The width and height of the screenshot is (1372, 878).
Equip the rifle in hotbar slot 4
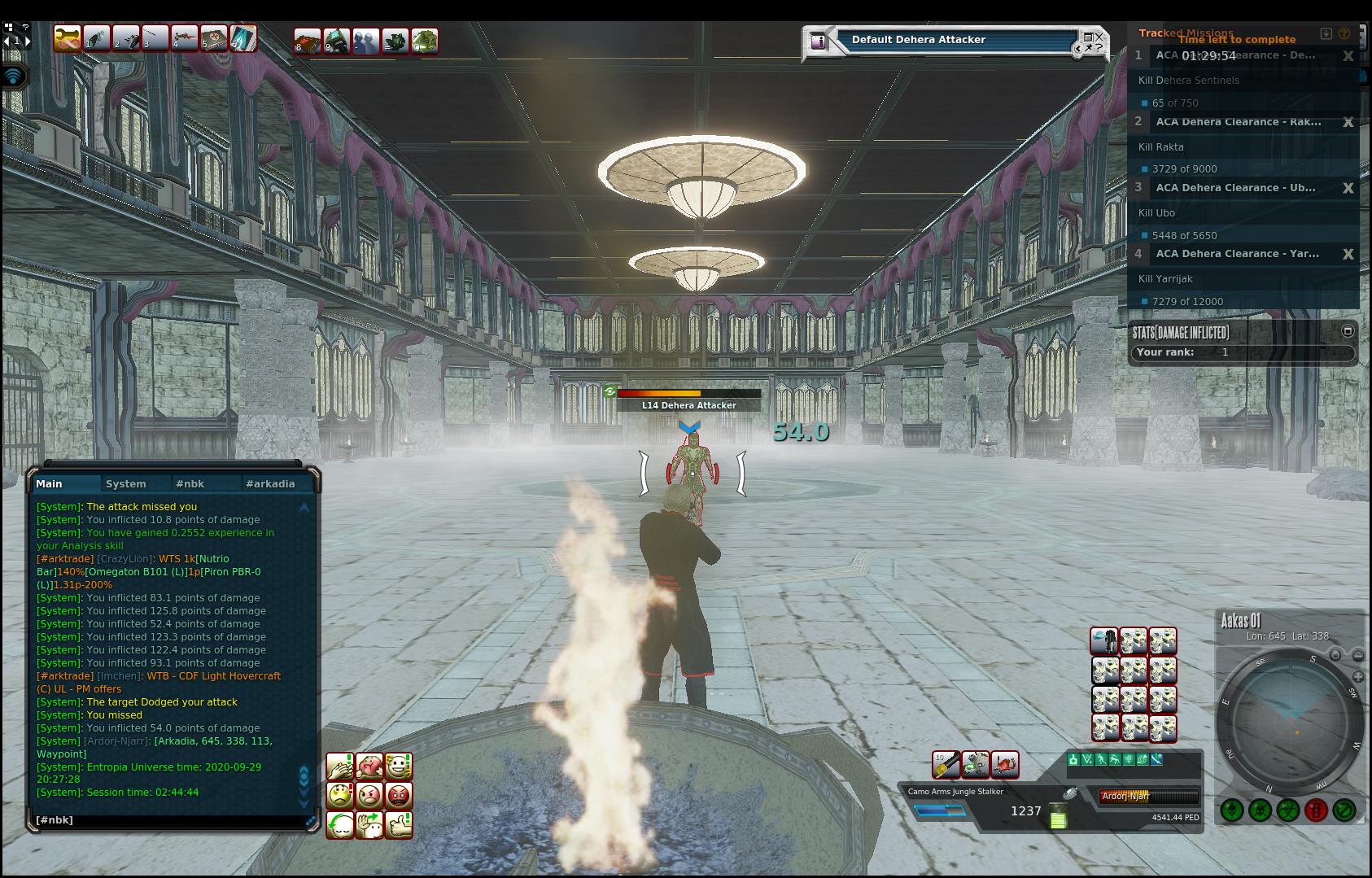(x=185, y=38)
